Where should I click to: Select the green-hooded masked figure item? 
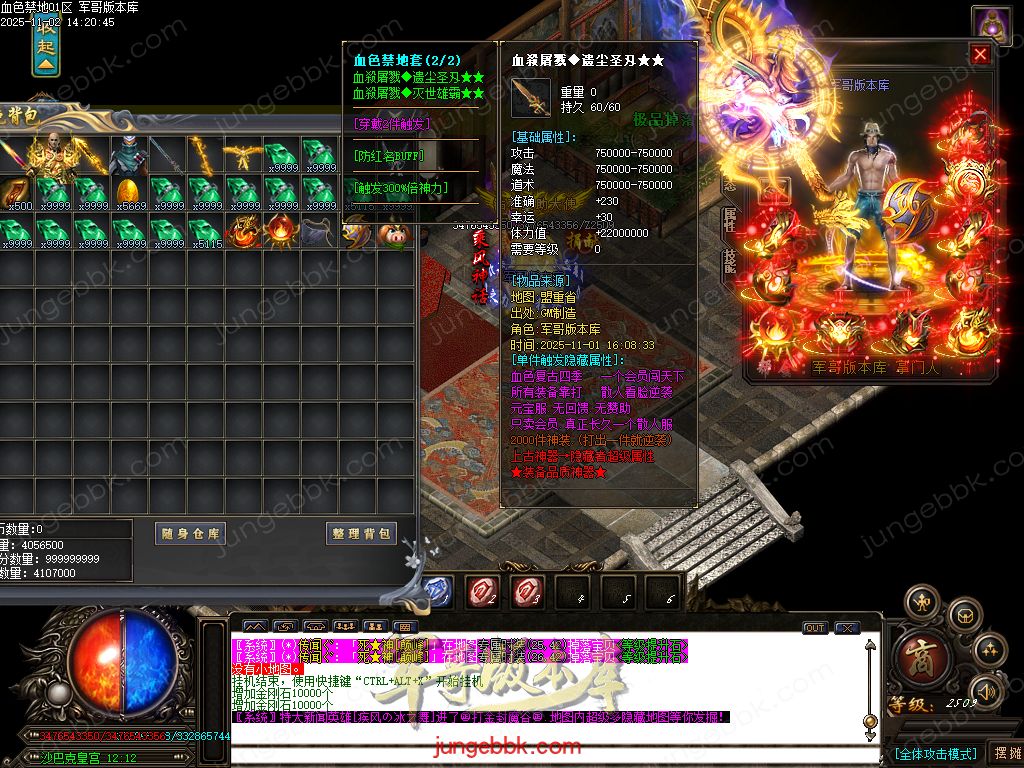129,153
